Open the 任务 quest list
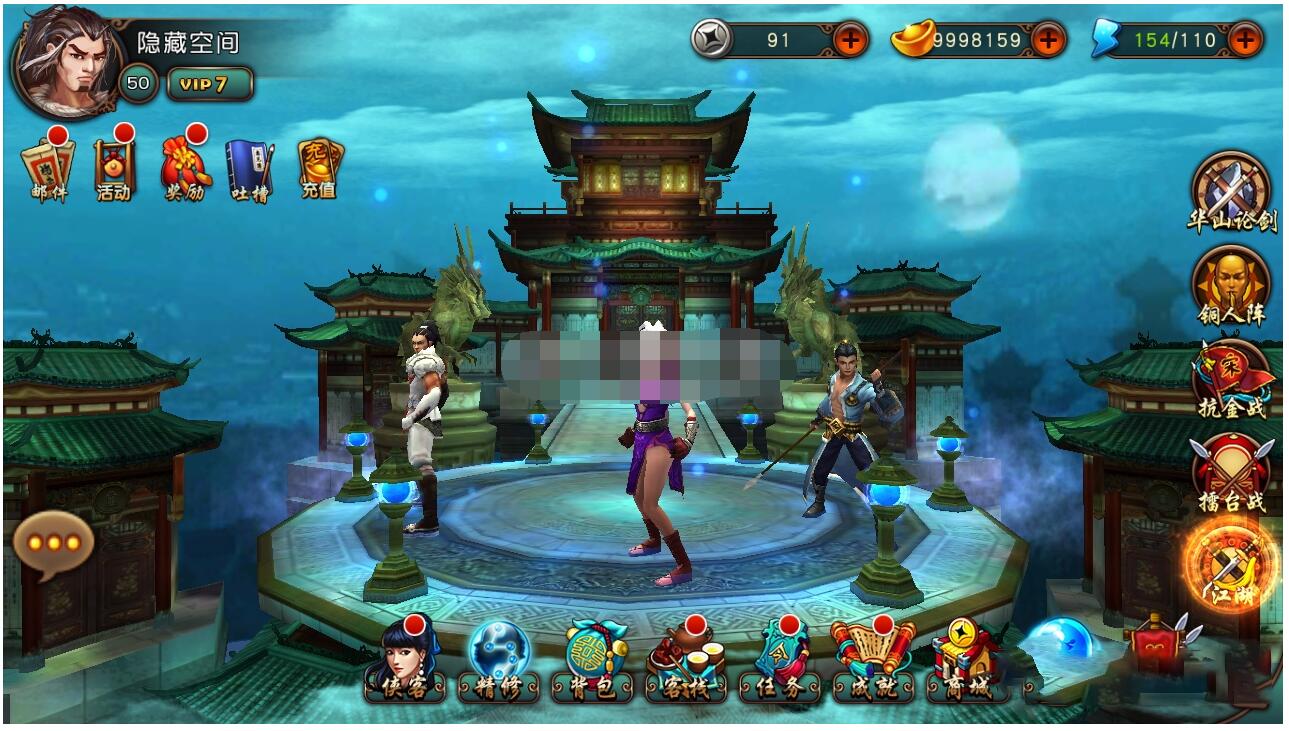The width and height of the screenshot is (1289, 731). [779, 662]
